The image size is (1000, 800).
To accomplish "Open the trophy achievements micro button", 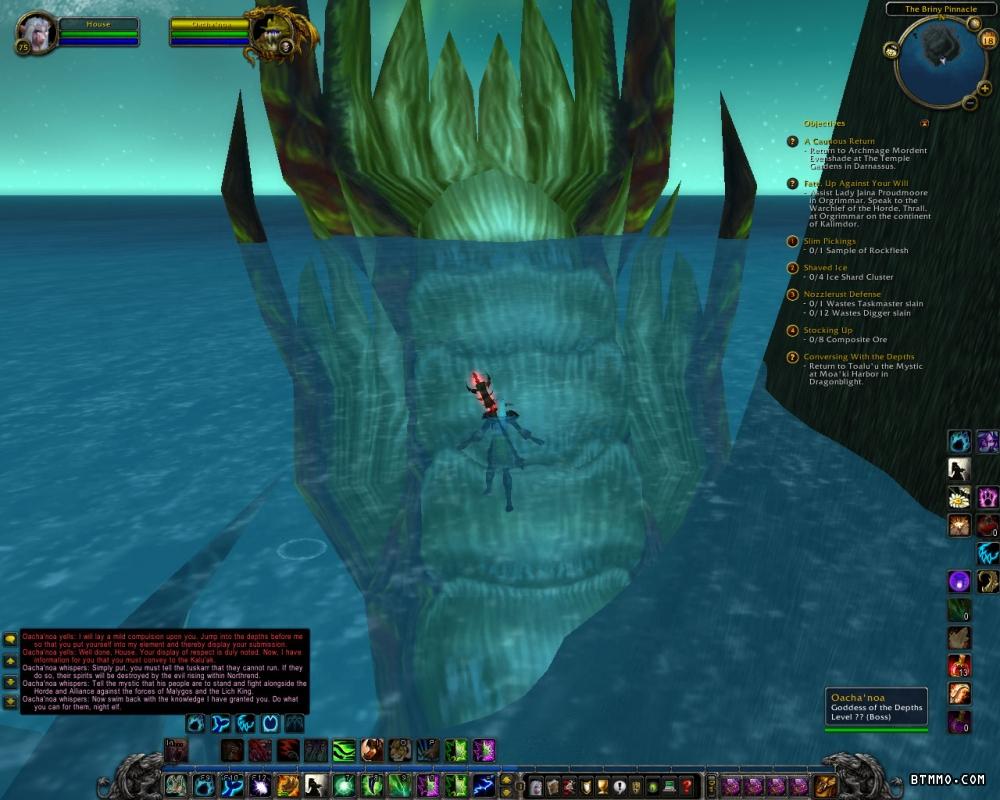I will click(x=600, y=785).
